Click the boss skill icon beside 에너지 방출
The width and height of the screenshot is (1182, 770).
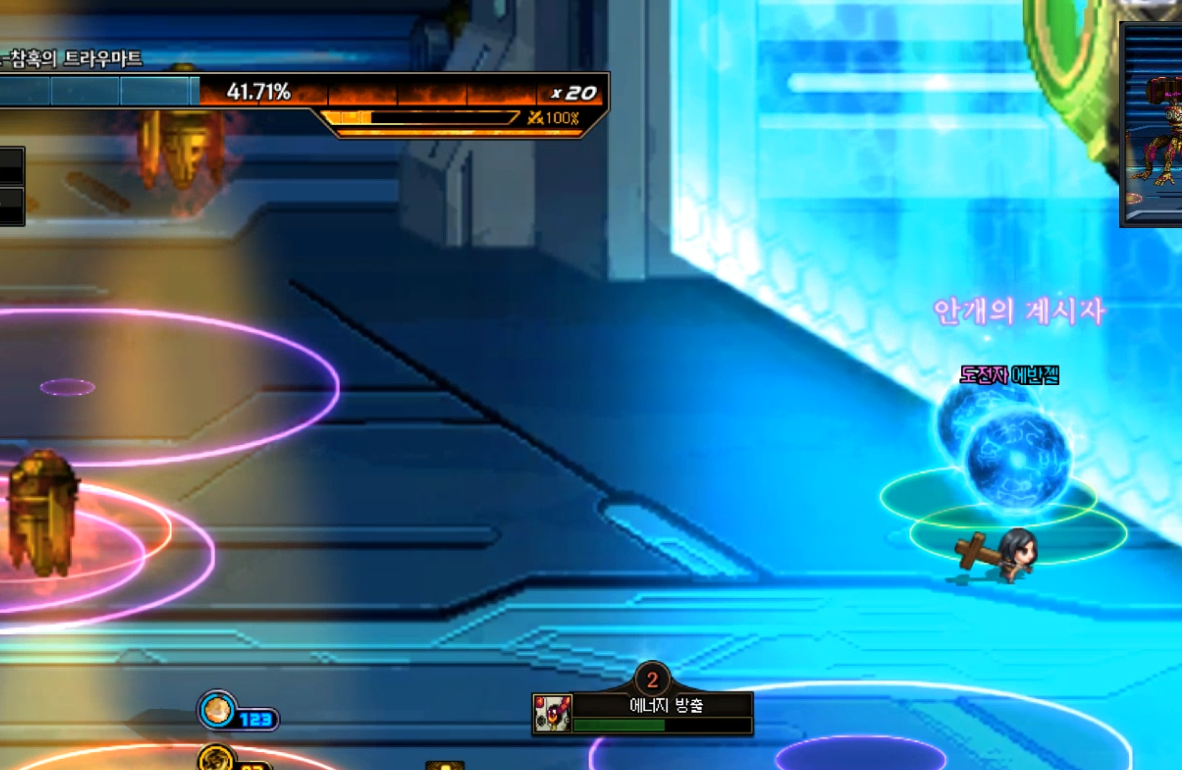click(x=552, y=714)
